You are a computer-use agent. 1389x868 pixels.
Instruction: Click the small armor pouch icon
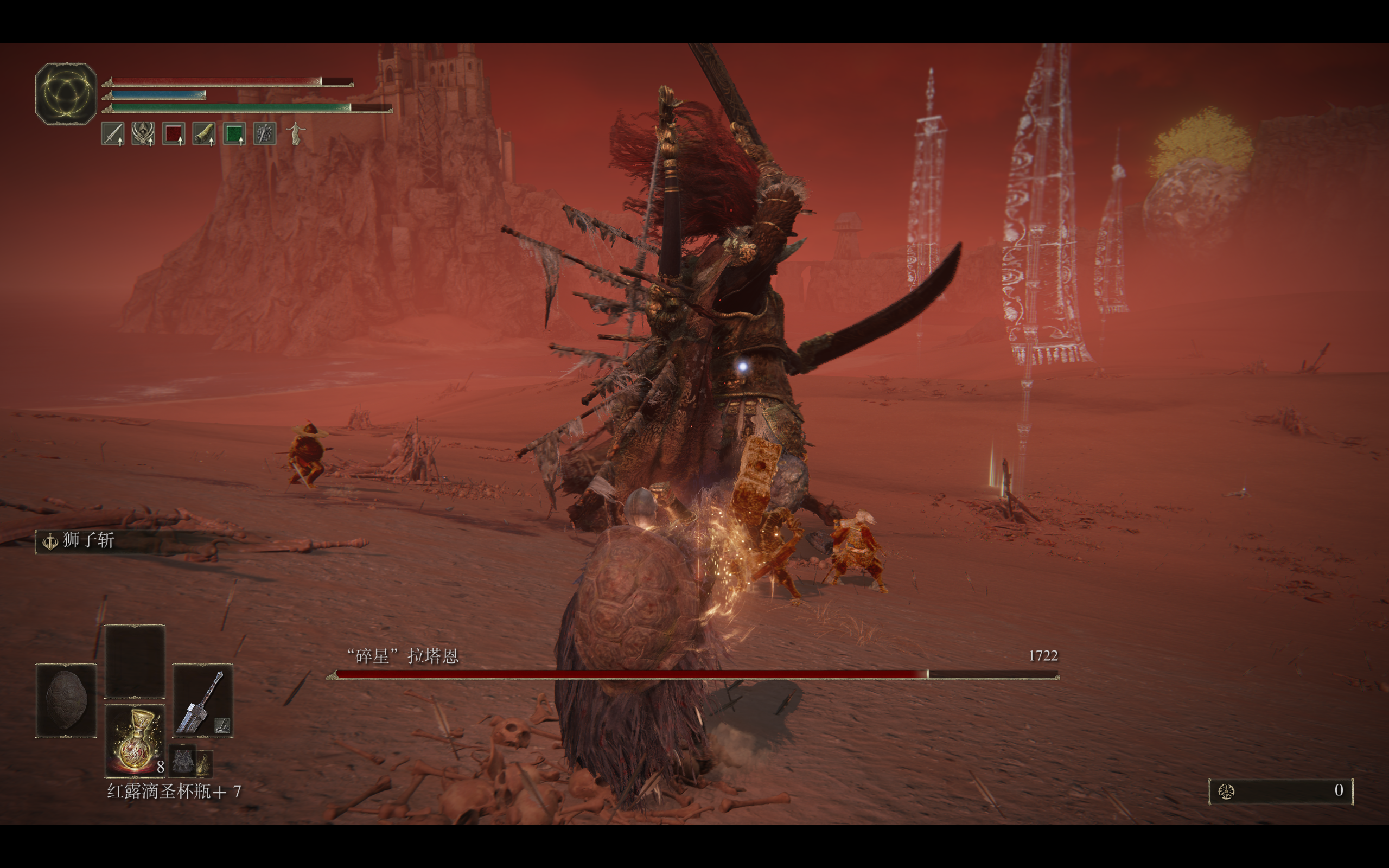(182, 761)
